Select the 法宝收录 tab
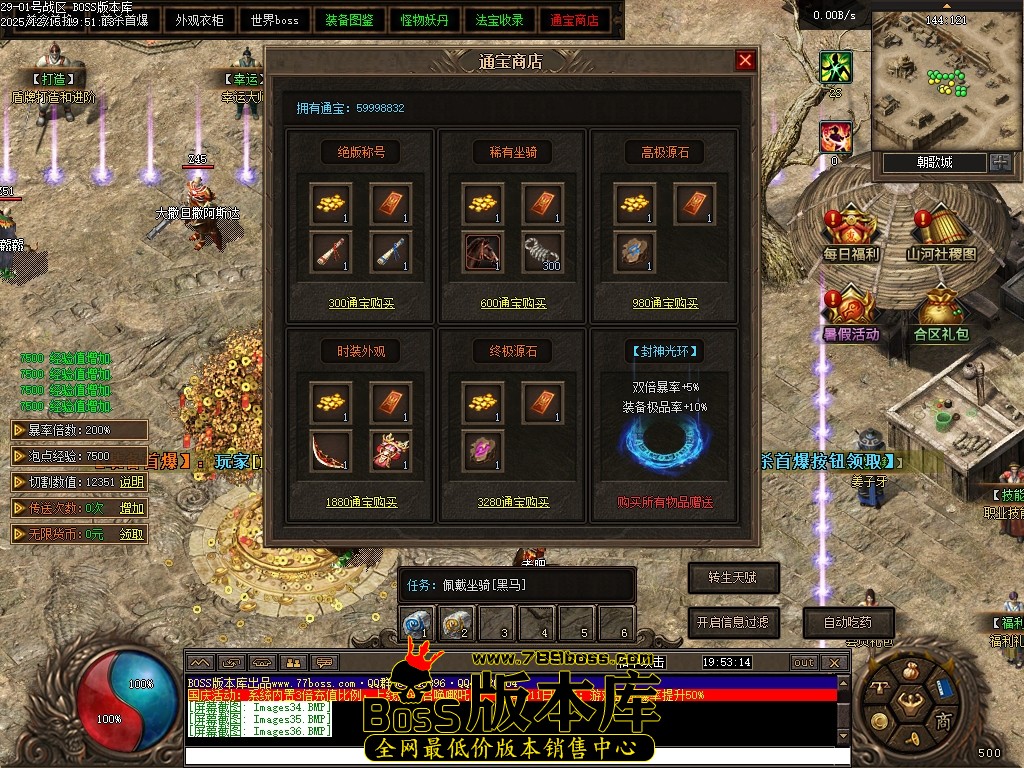Viewport: 1024px width, 768px height. click(x=500, y=20)
